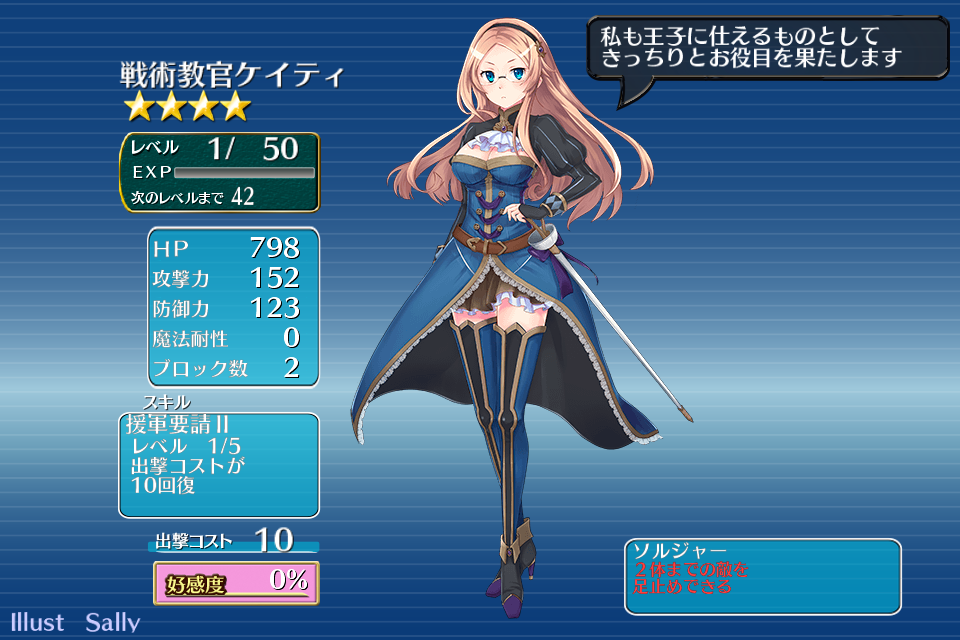
Task: Open the ソルジャー class description box
Action: [762, 576]
